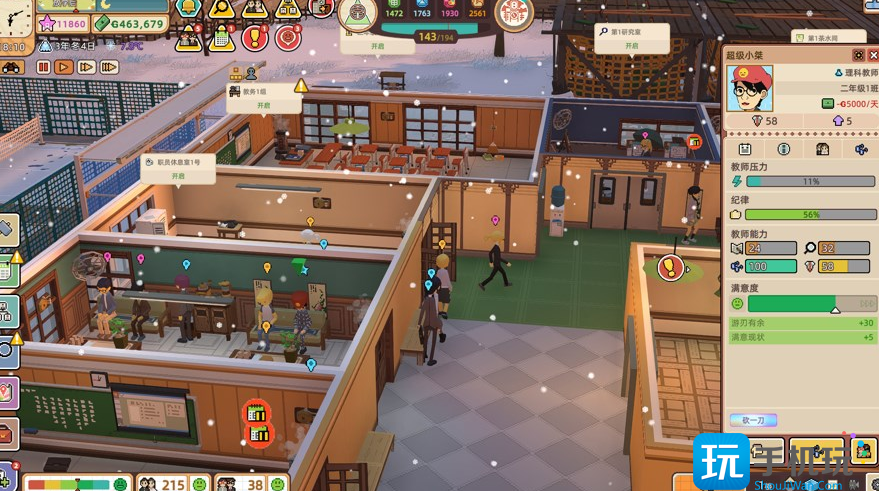Click the 砍一刀 button

coord(752,420)
